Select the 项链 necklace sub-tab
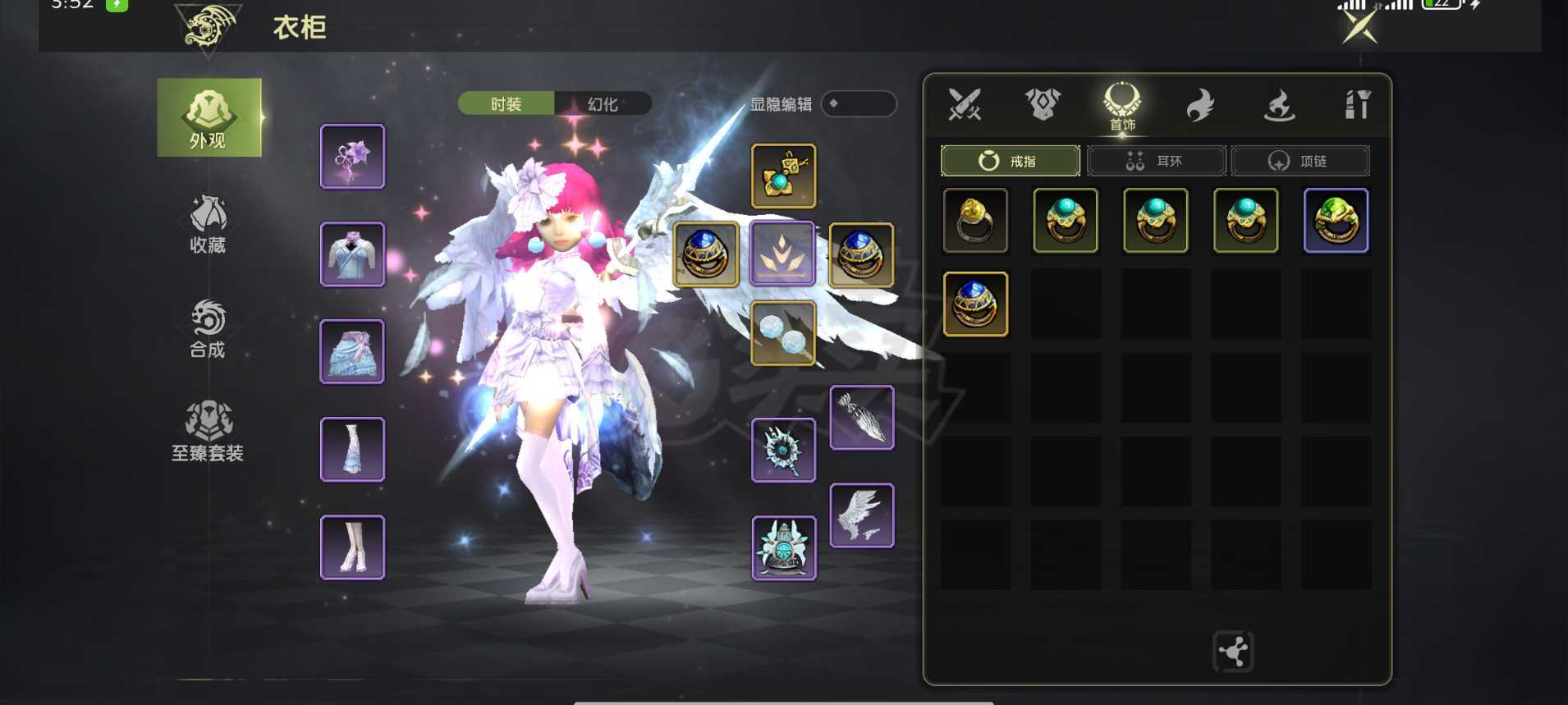Image resolution: width=1568 pixels, height=705 pixels. (1300, 161)
